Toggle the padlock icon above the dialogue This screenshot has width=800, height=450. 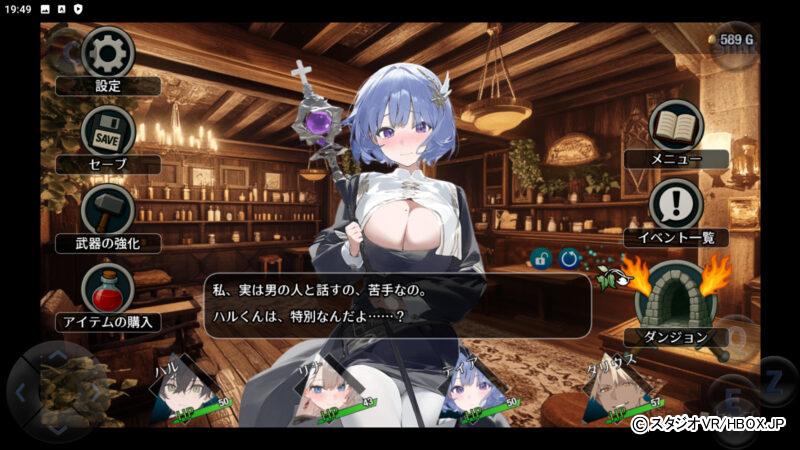541,258
